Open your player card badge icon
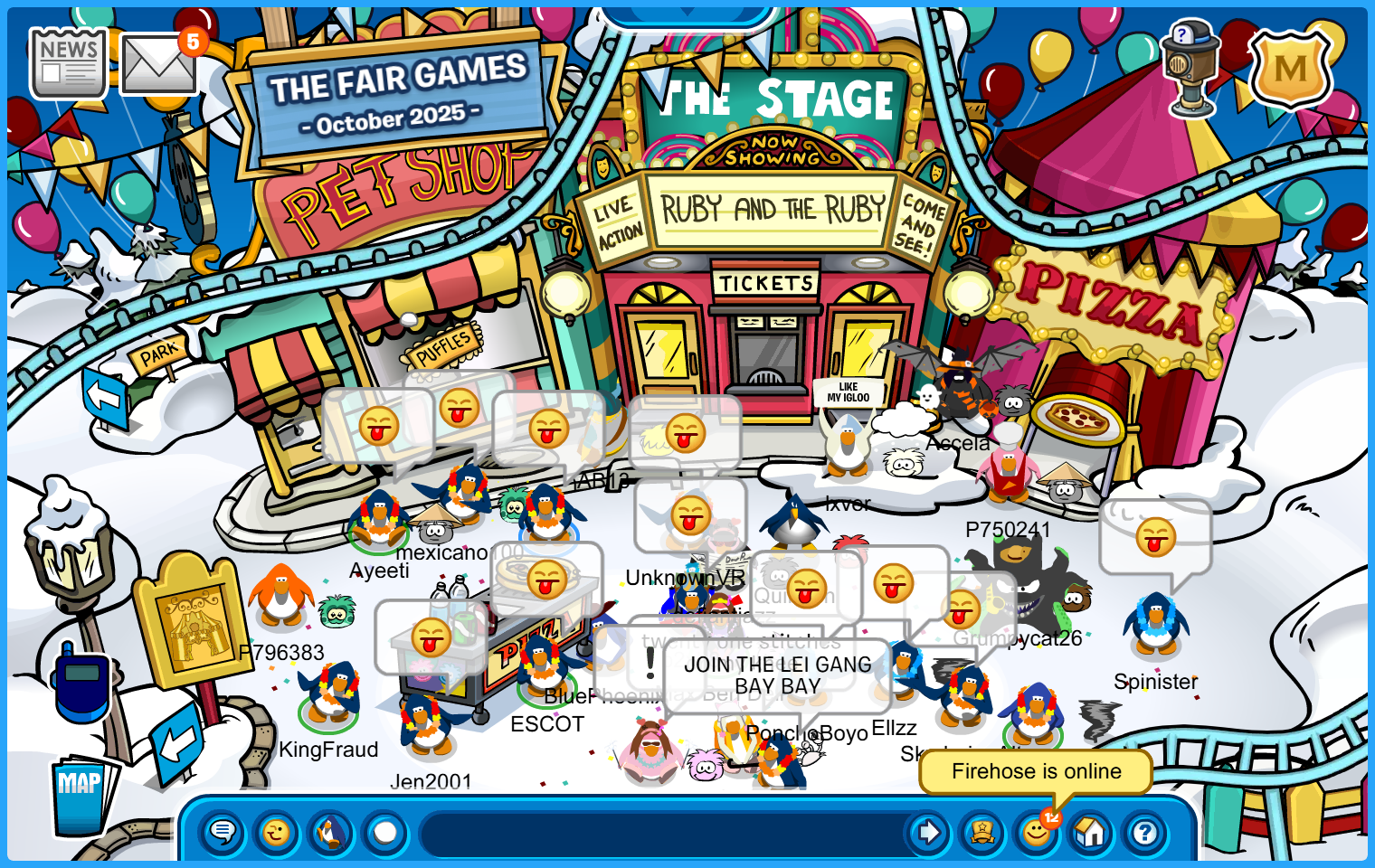 (x=982, y=832)
